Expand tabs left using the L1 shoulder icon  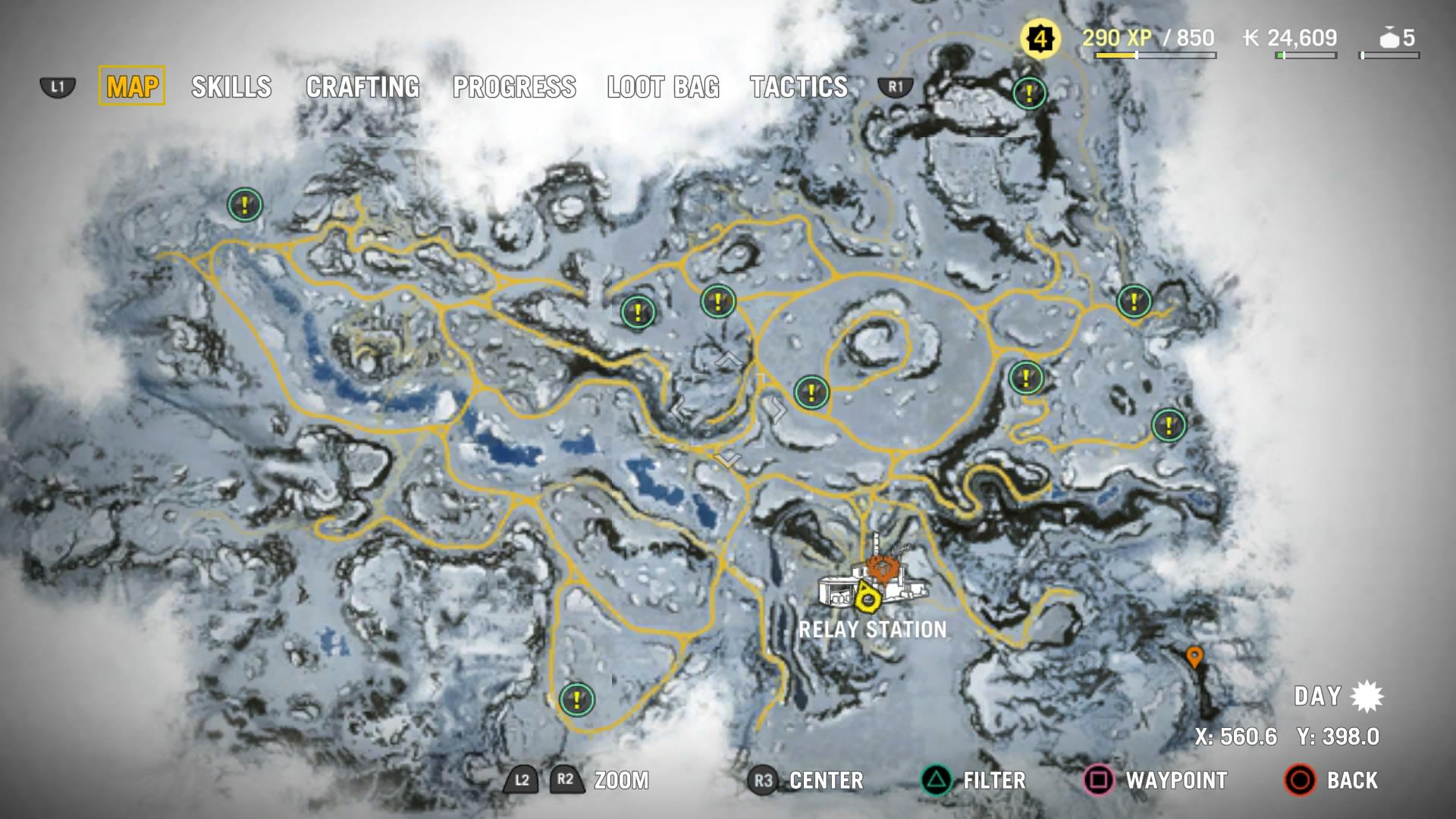(56, 87)
